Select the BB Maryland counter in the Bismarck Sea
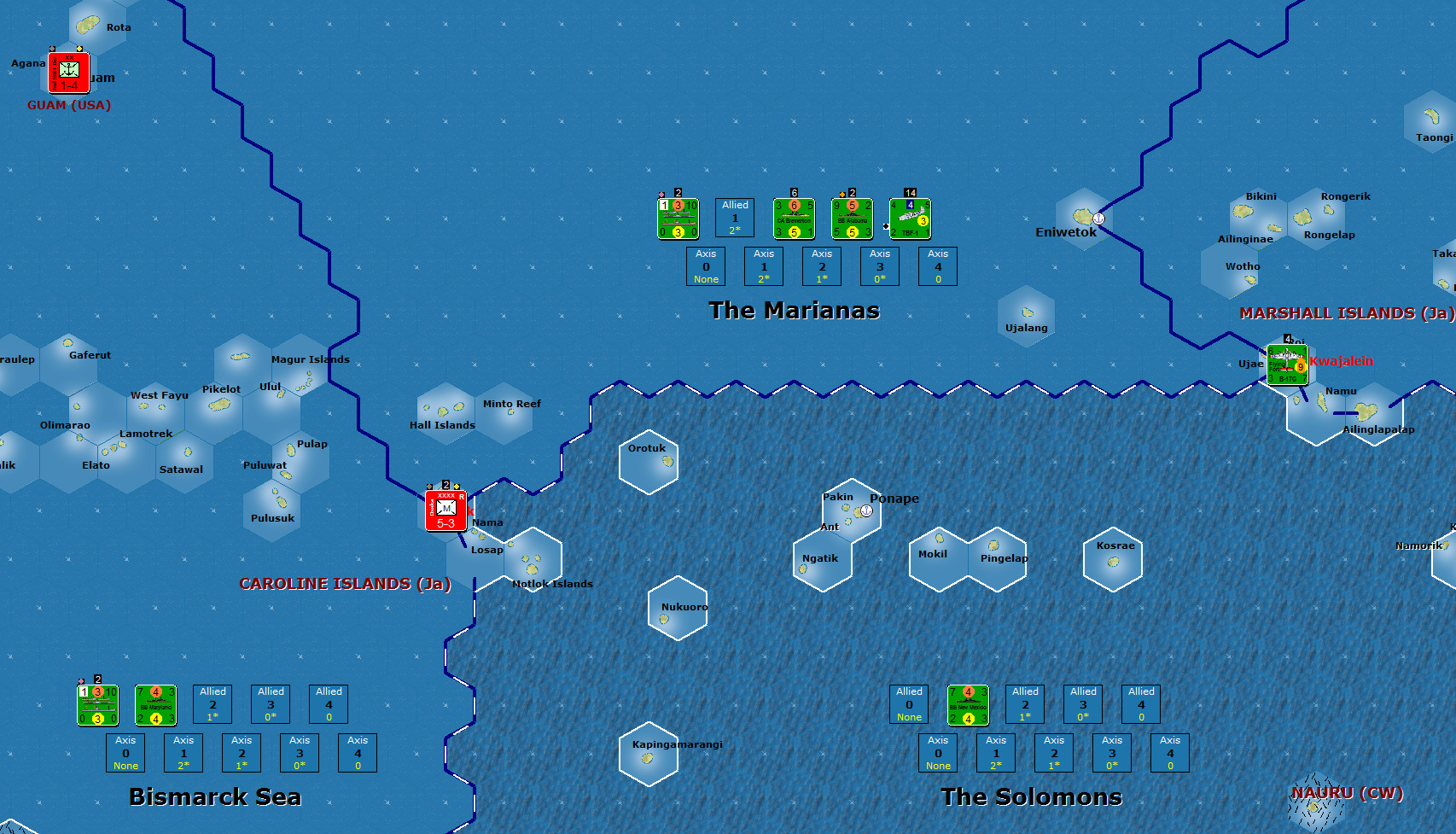Viewport: 1456px width, 834px height. tap(155, 704)
